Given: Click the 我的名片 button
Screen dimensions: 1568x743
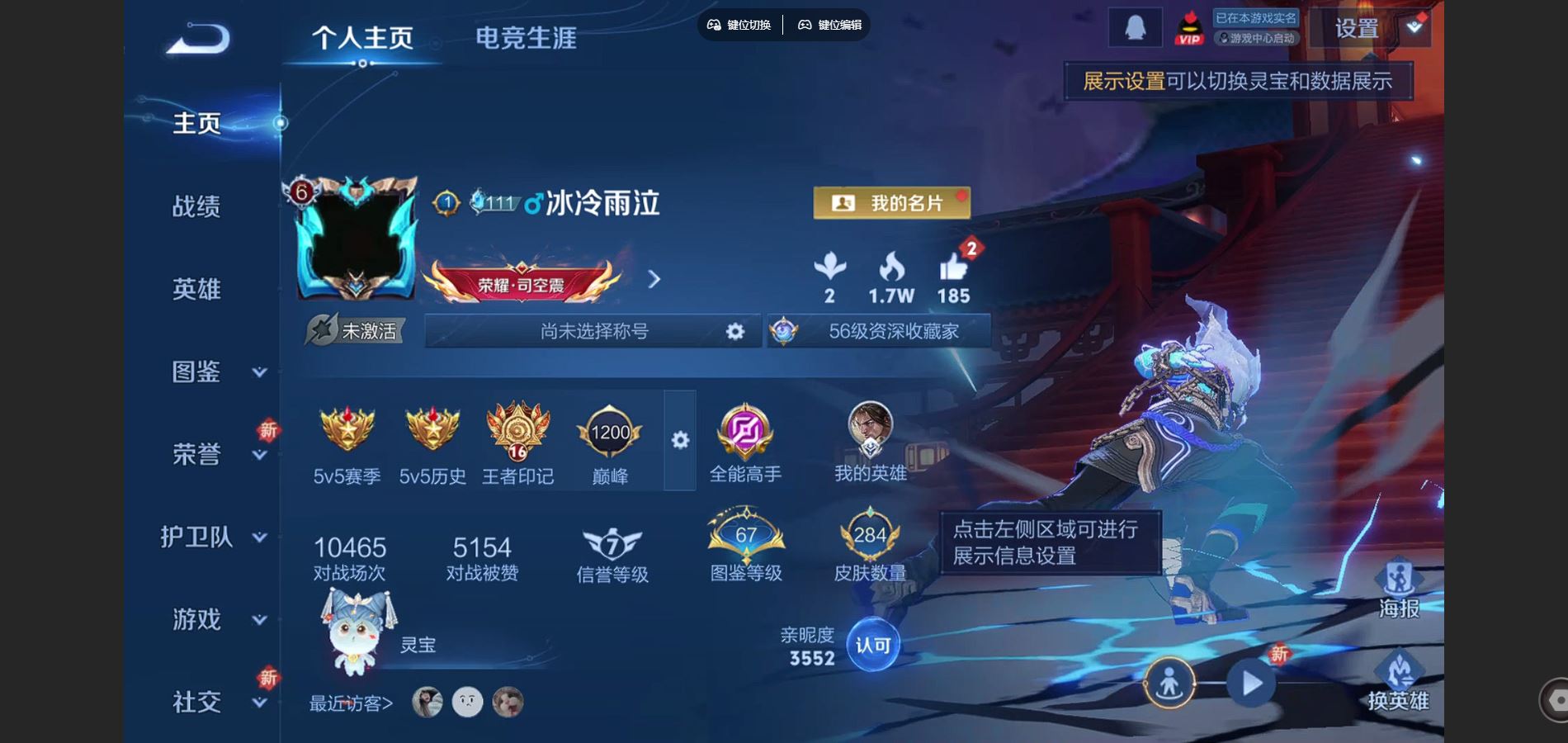Looking at the screenshot, I should 890,202.
